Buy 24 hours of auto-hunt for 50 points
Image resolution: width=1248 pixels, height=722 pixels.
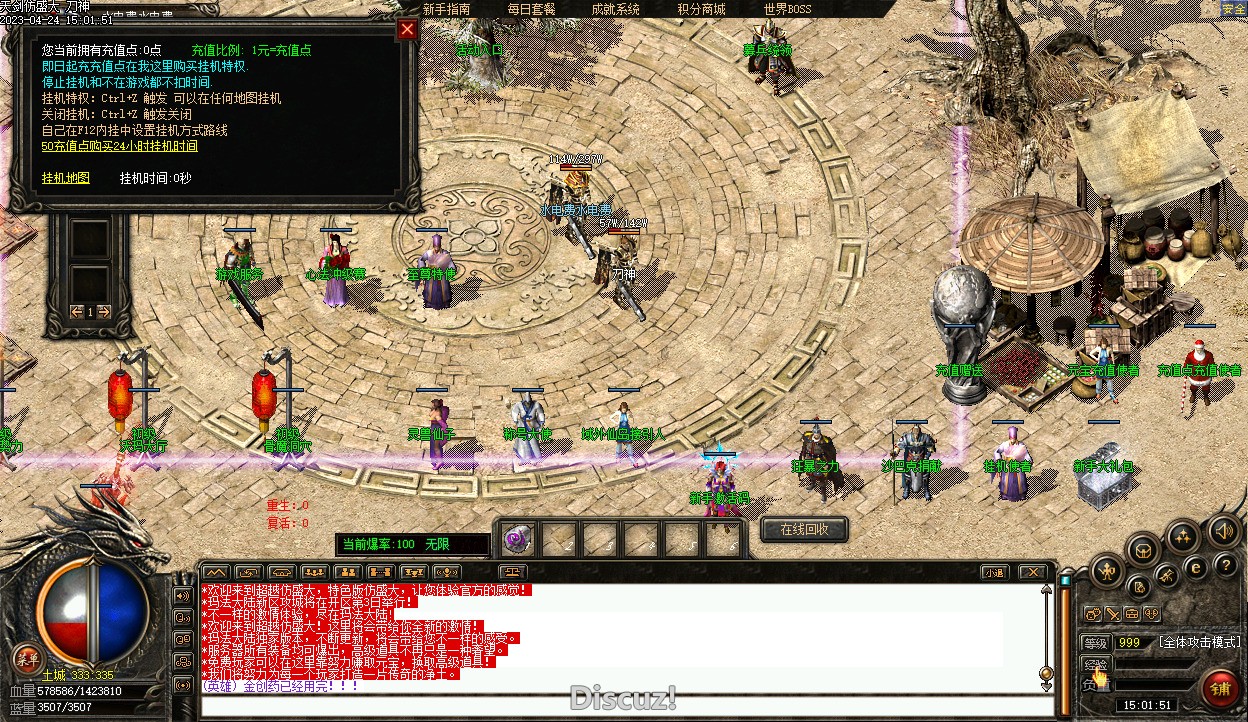pyautogui.click(x=119, y=146)
